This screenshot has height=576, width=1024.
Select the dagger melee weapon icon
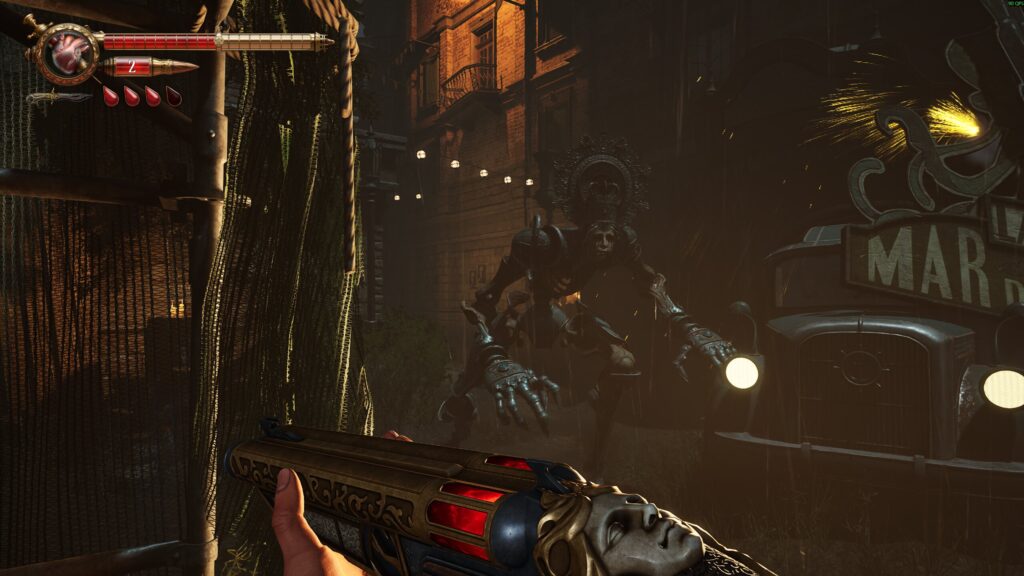pos(59,98)
